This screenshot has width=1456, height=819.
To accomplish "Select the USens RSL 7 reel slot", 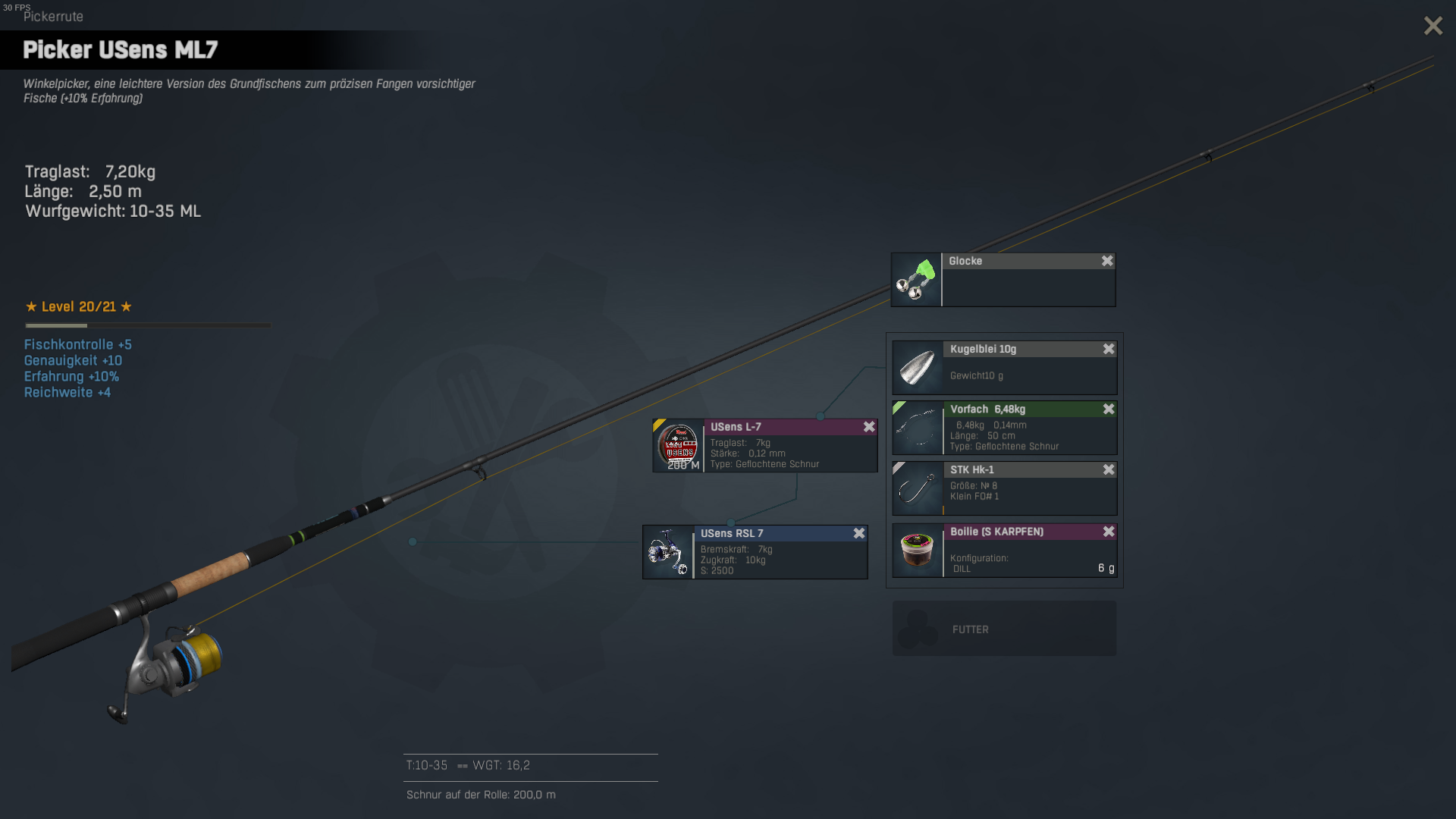I will (755, 553).
